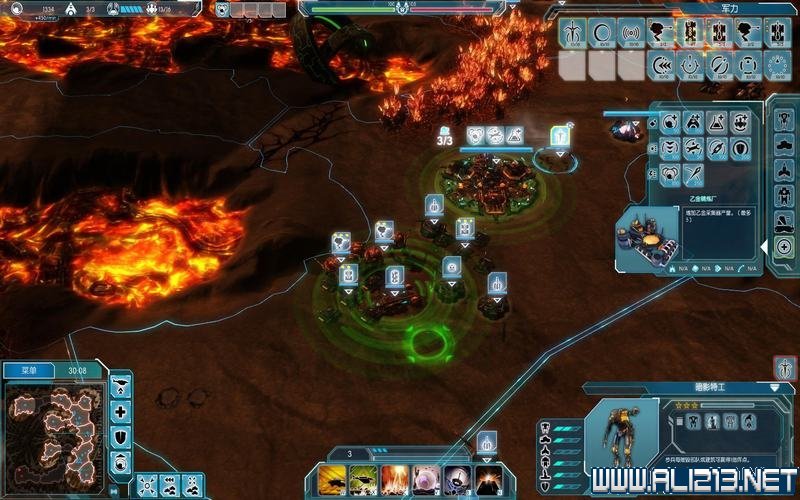Select the converging arrows formation button

click(x=146, y=484)
